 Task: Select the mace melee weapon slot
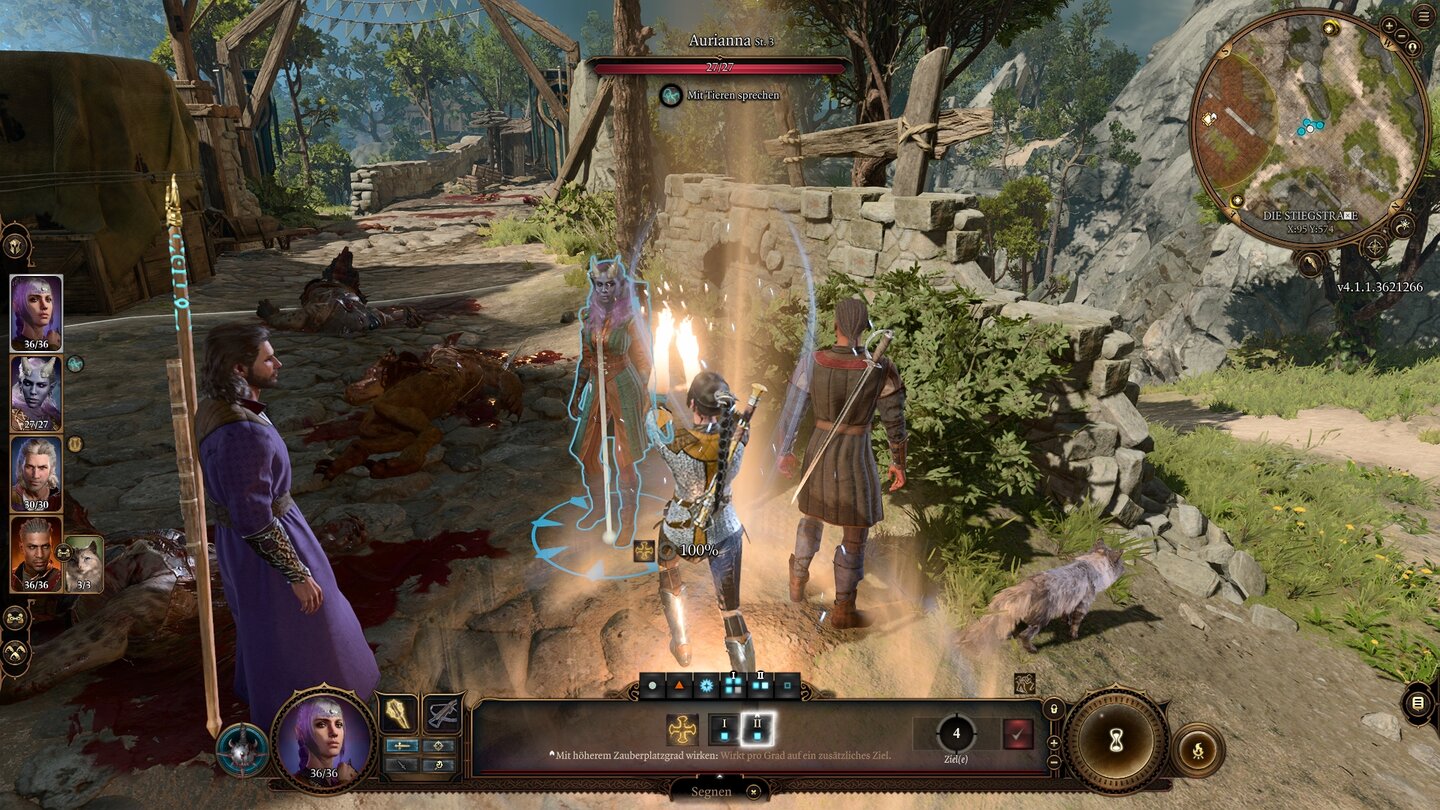[x=397, y=714]
